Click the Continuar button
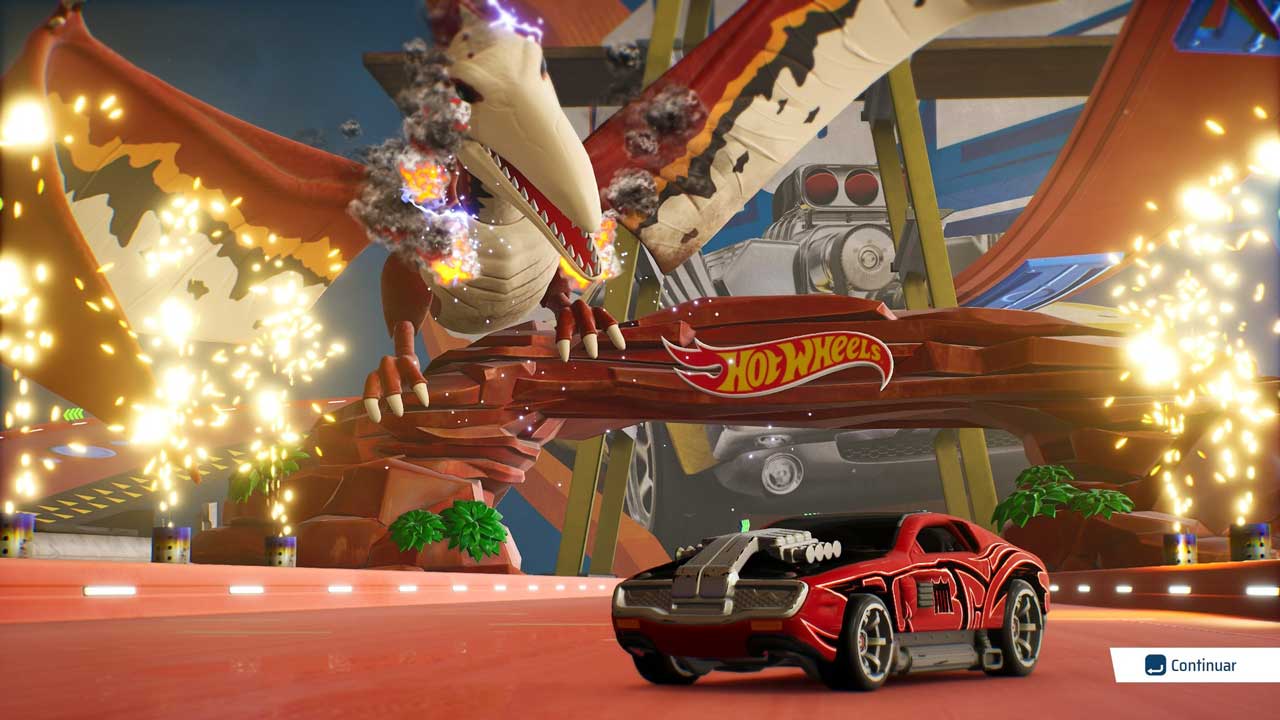 click(x=1194, y=665)
